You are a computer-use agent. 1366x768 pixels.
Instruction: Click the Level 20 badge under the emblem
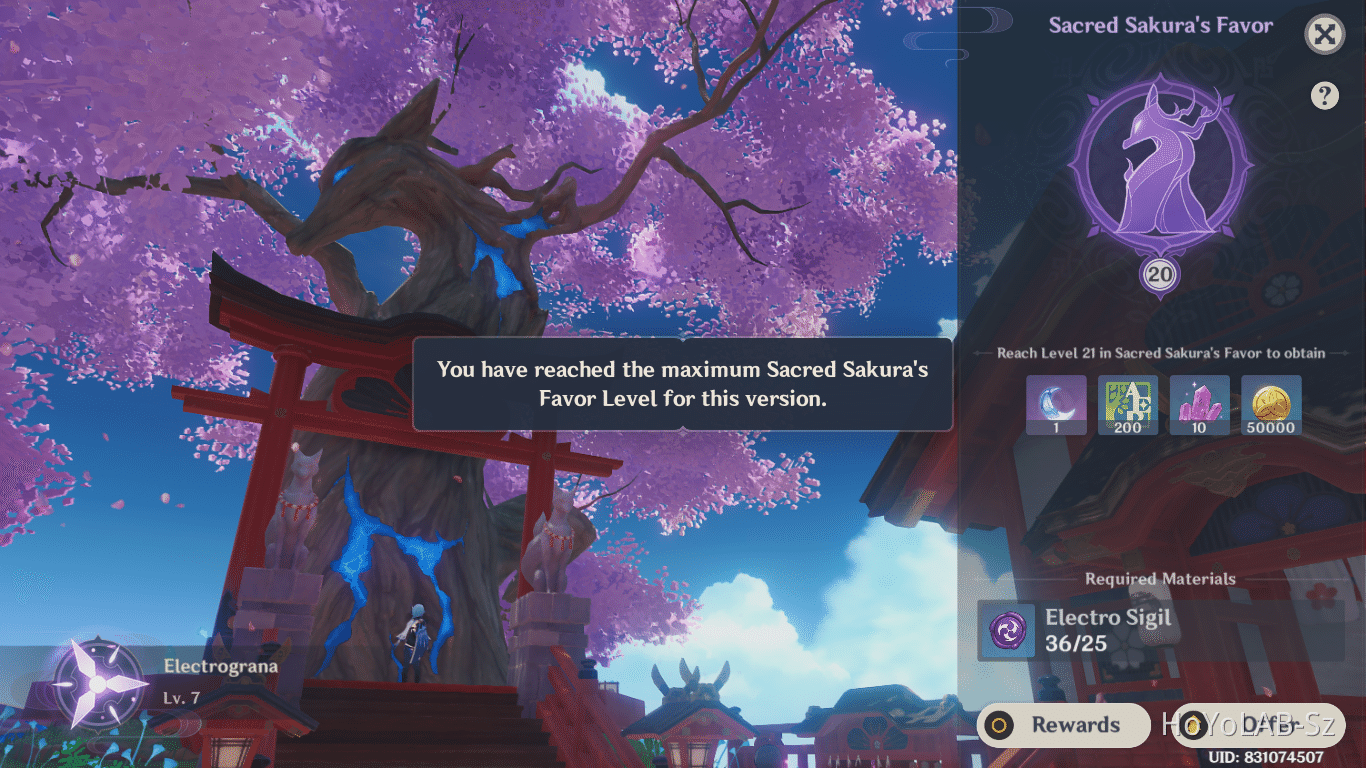tap(1158, 274)
